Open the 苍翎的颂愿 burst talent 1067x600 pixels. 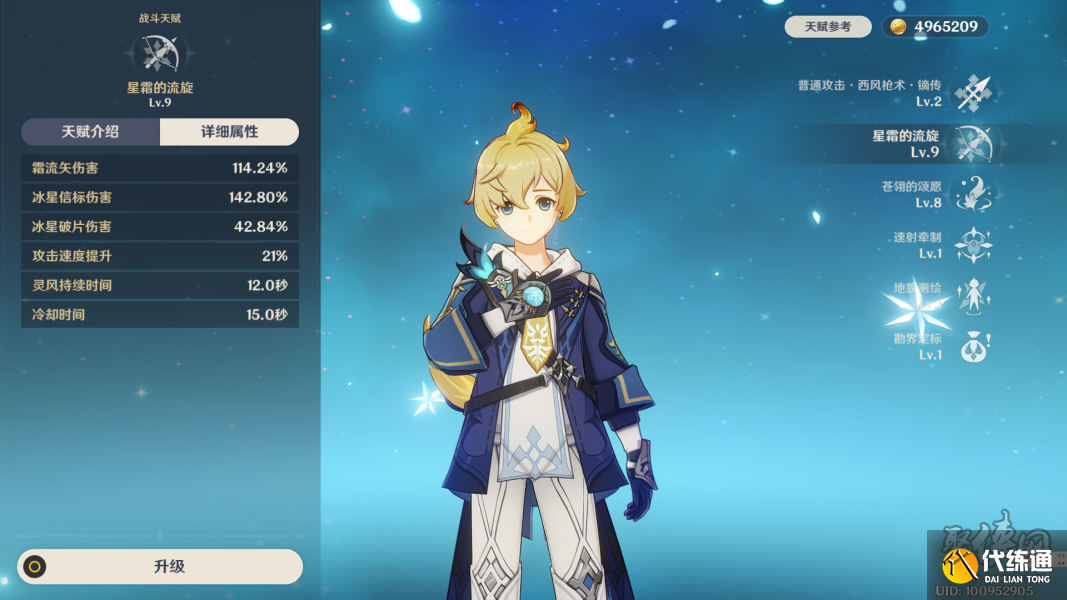coord(972,194)
